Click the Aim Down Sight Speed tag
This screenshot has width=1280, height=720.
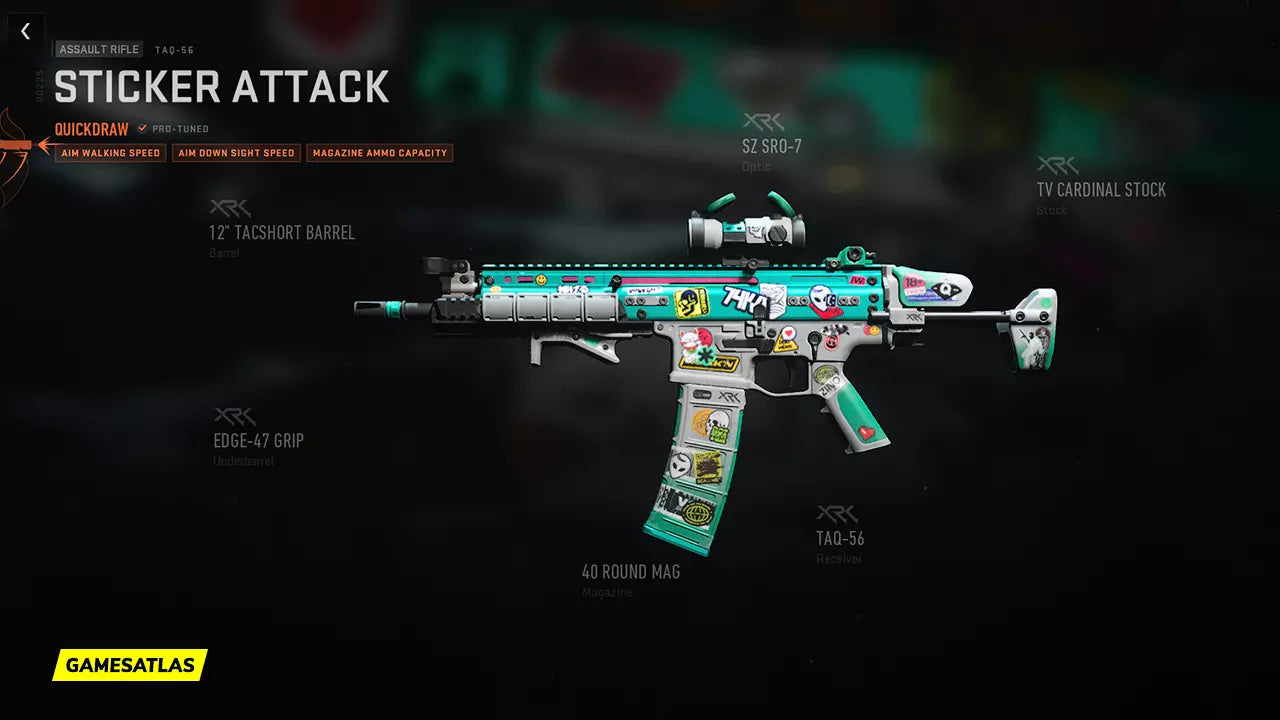236,153
